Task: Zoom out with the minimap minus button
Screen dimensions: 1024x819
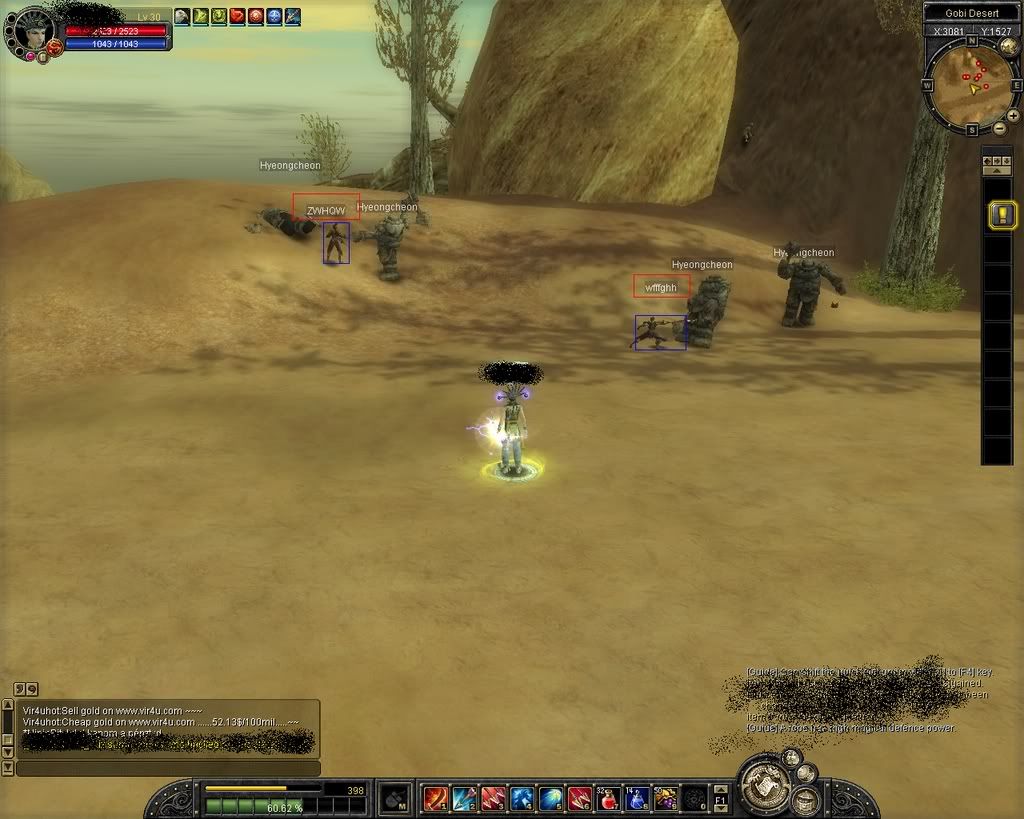Action: tap(999, 128)
